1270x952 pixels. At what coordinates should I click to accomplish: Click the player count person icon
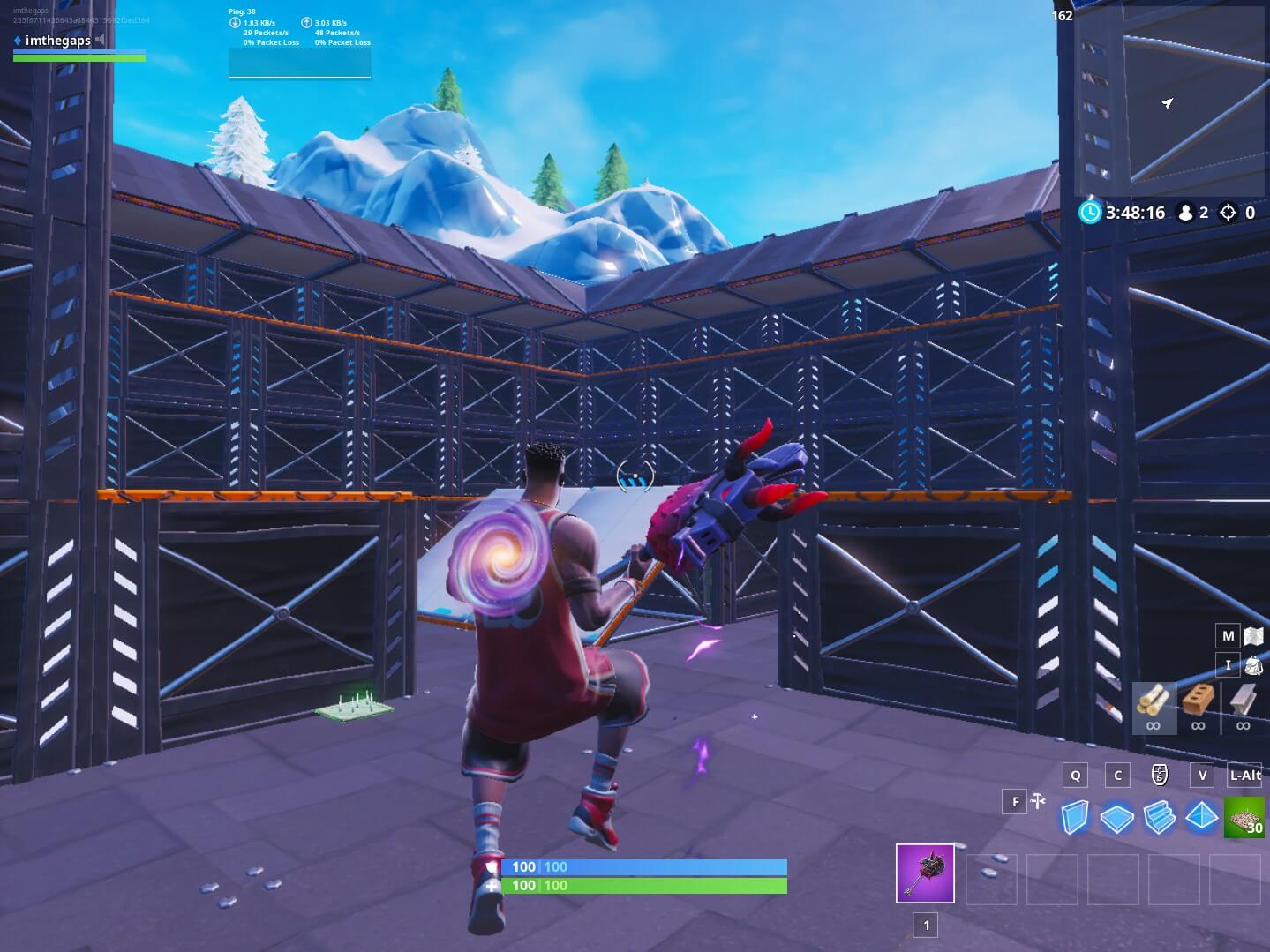(1187, 212)
